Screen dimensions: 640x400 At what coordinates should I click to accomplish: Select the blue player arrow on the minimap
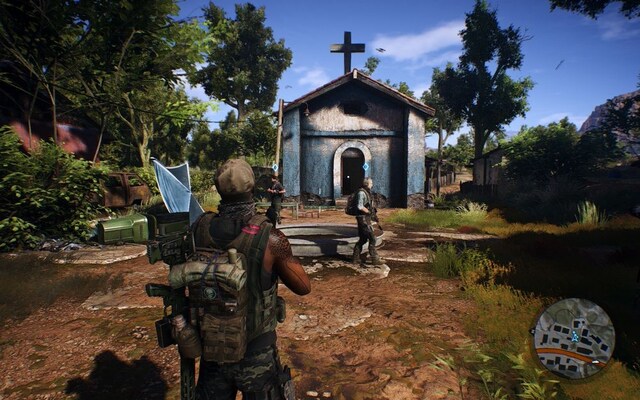[575, 337]
